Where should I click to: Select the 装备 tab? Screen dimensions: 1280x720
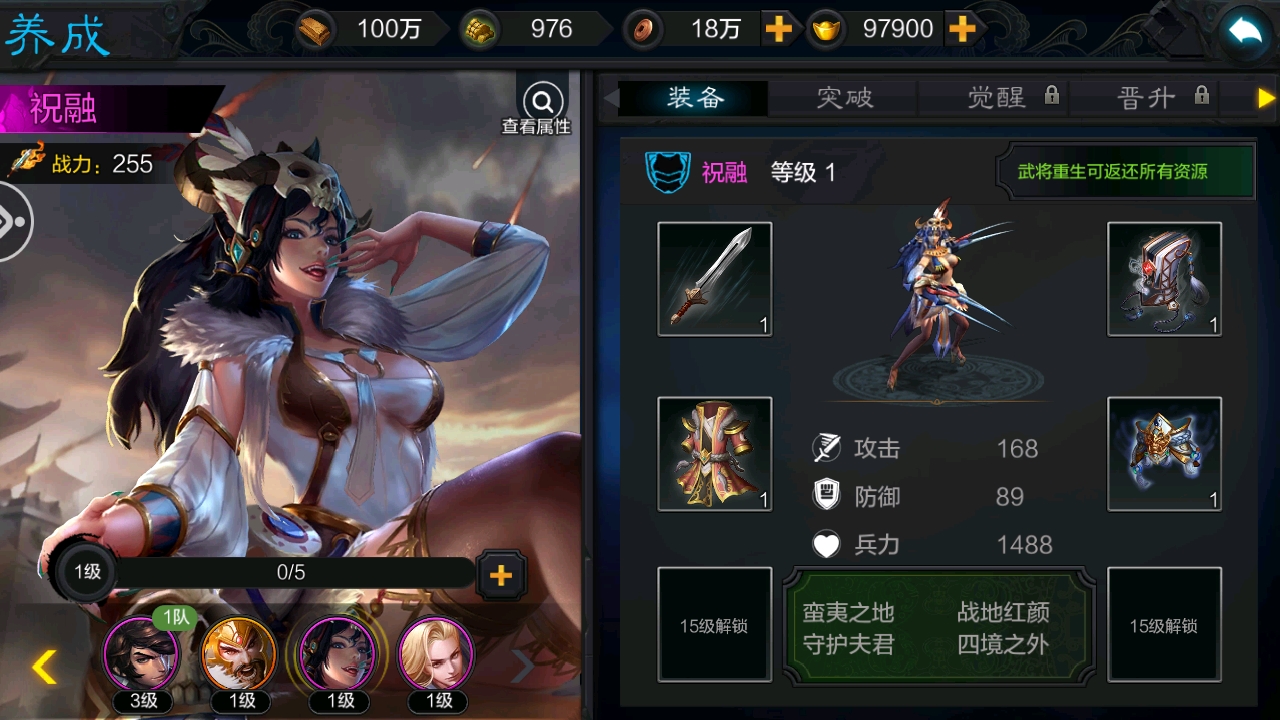694,97
